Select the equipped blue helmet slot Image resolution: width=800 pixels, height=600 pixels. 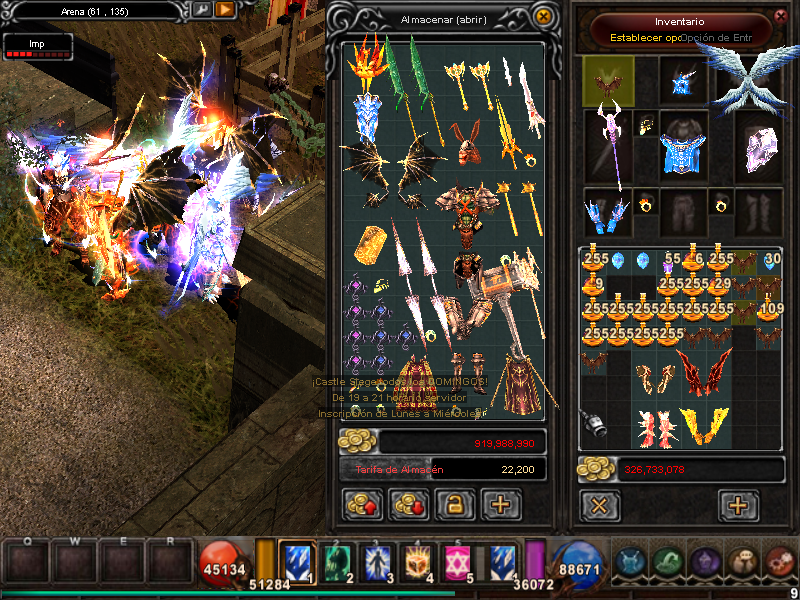tap(683, 81)
